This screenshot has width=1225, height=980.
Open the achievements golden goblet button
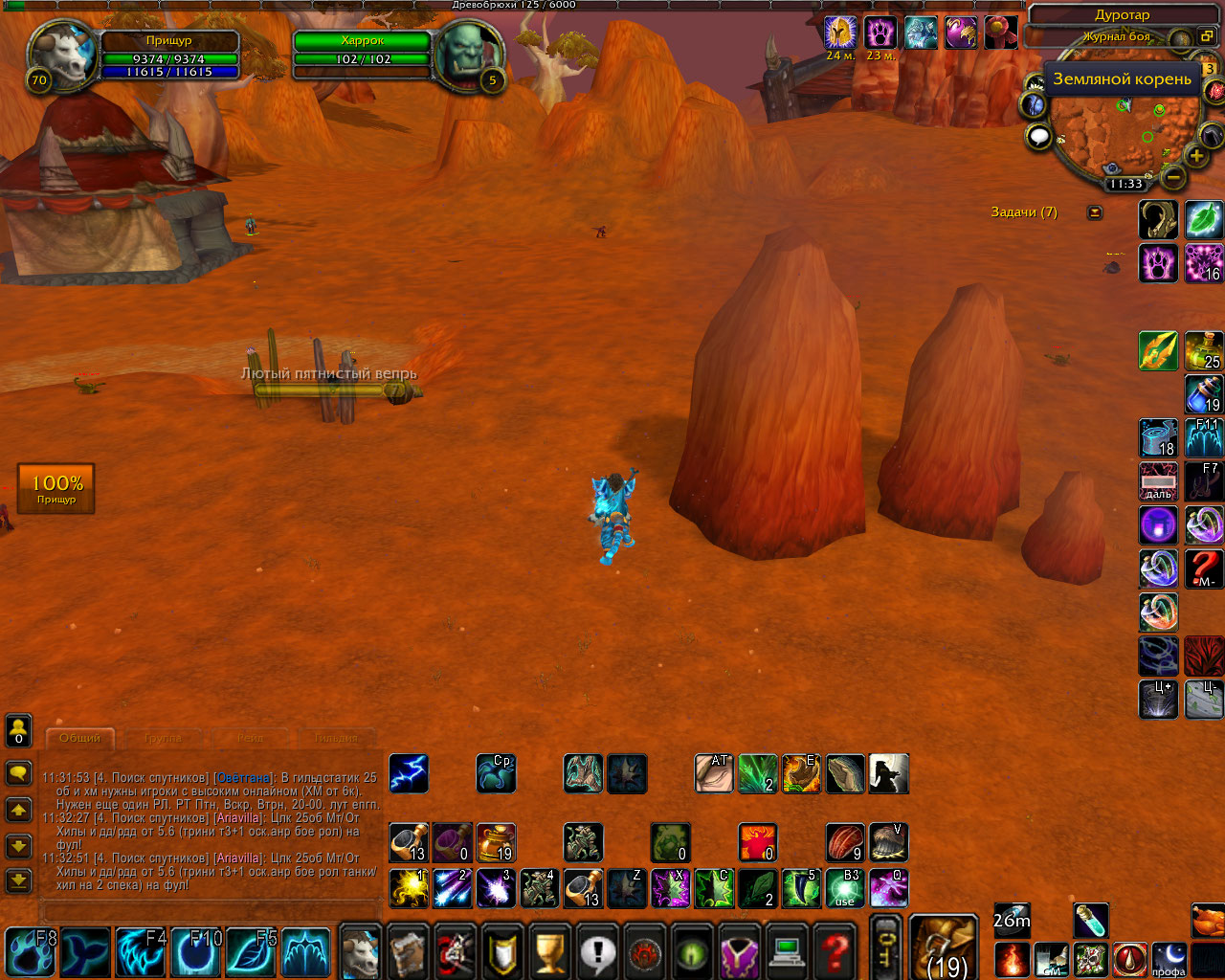[x=550, y=951]
